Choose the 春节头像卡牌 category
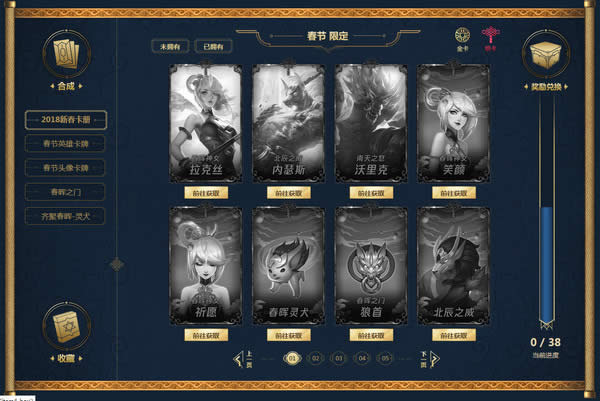This screenshot has width=600, height=401. (x=66, y=167)
